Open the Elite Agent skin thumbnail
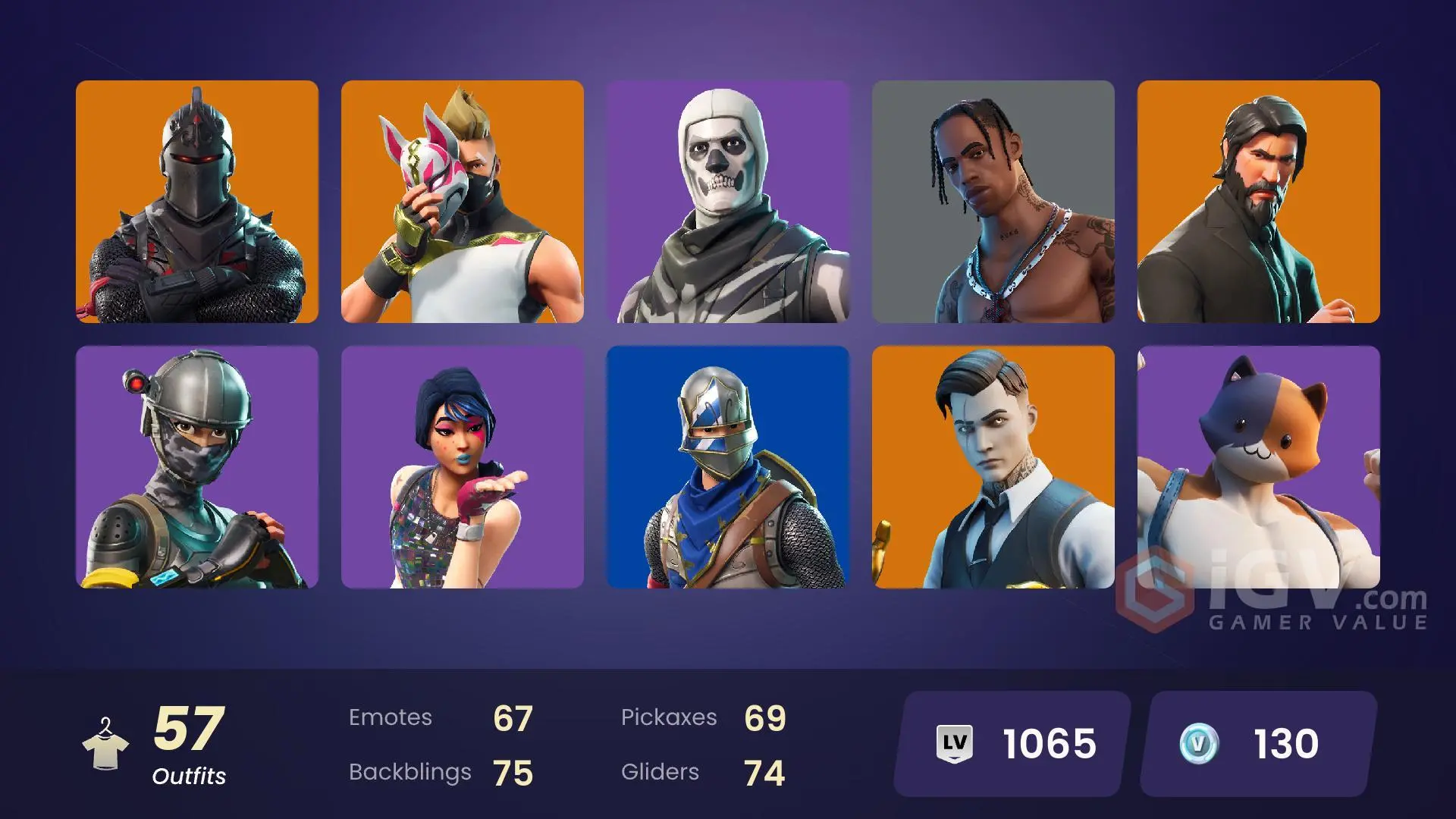This screenshot has width=1456, height=819. click(197, 466)
